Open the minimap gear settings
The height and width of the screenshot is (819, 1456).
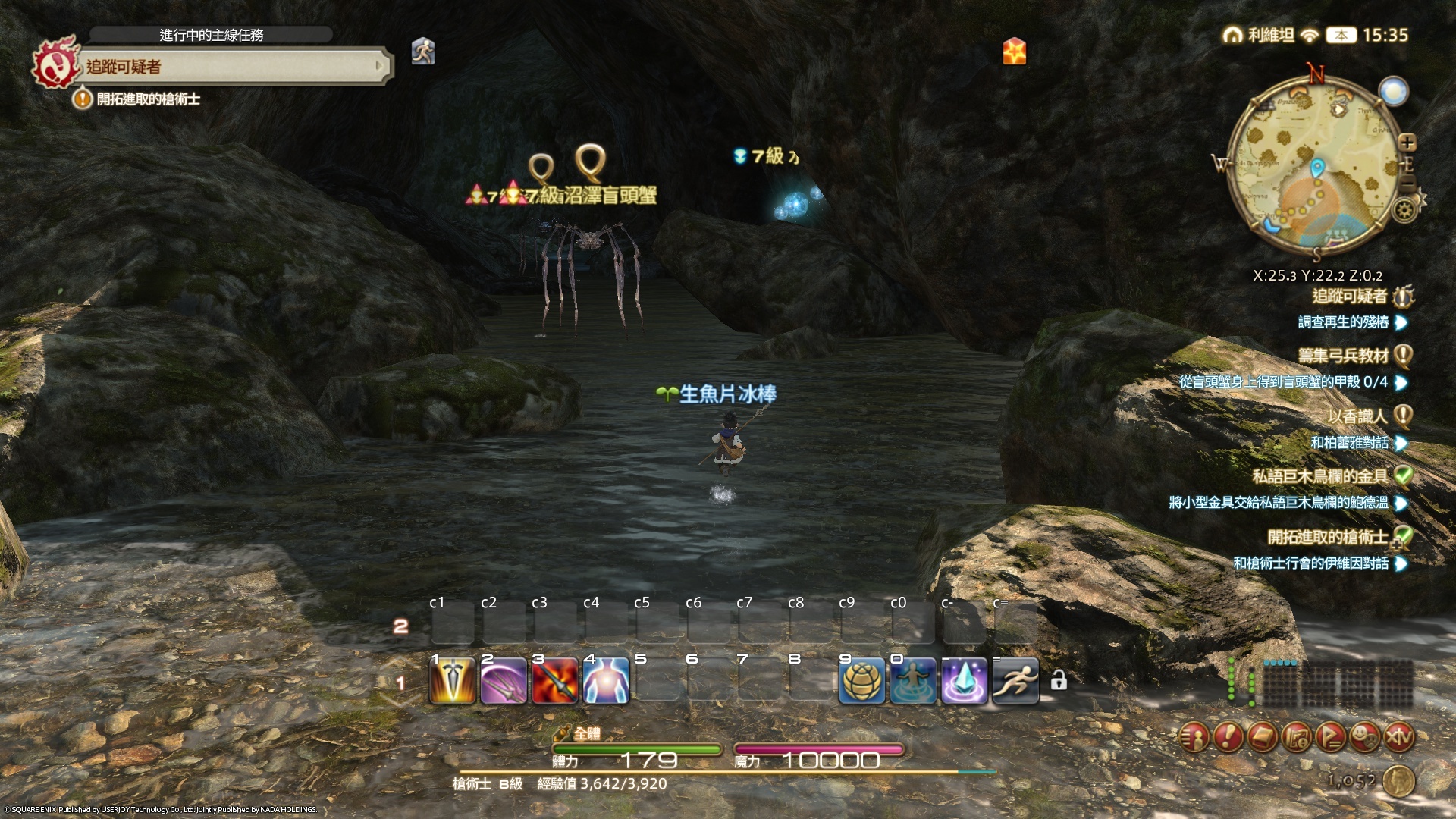click(1404, 209)
